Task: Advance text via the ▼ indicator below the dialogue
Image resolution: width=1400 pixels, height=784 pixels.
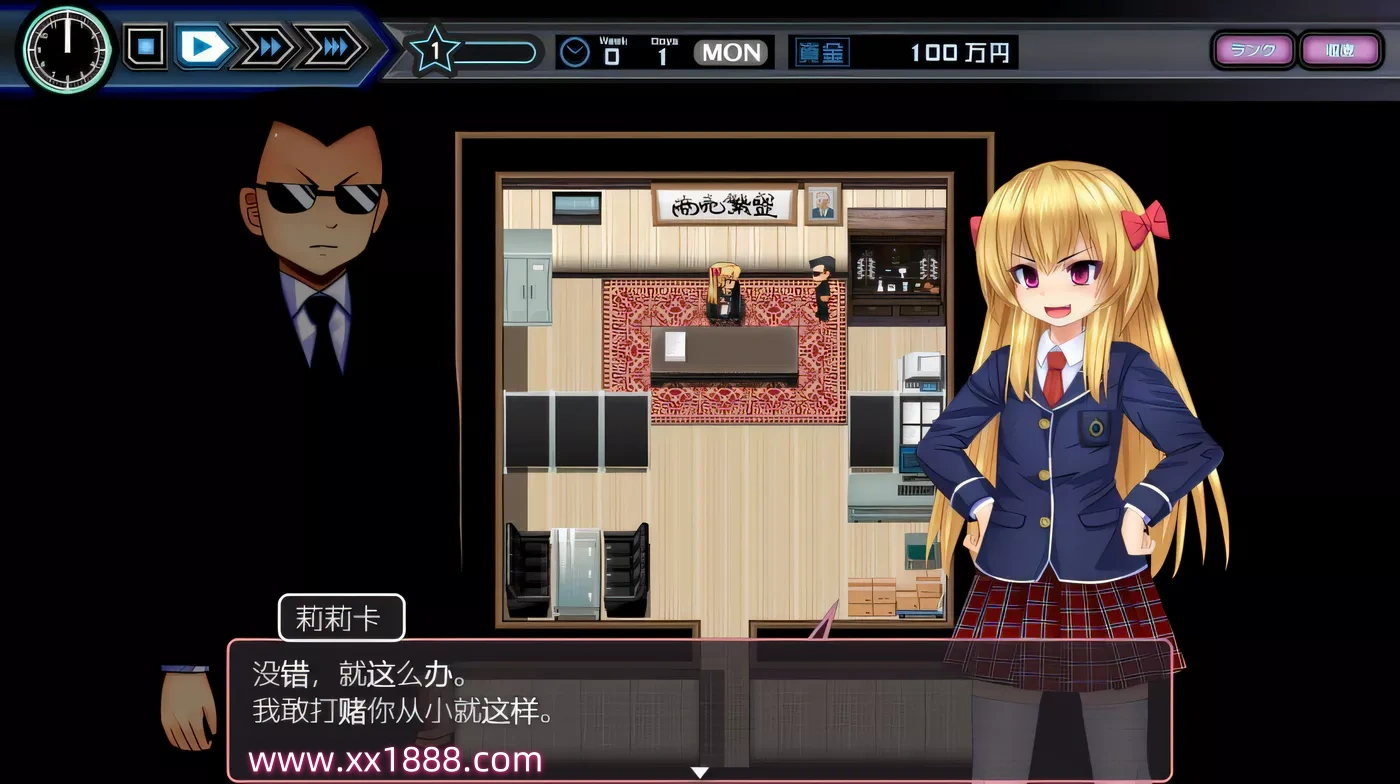Action: (x=700, y=771)
